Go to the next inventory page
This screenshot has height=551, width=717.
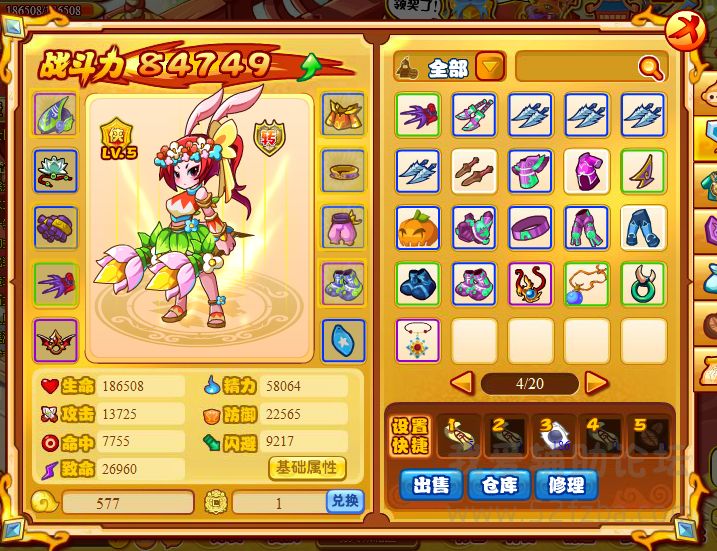596,382
